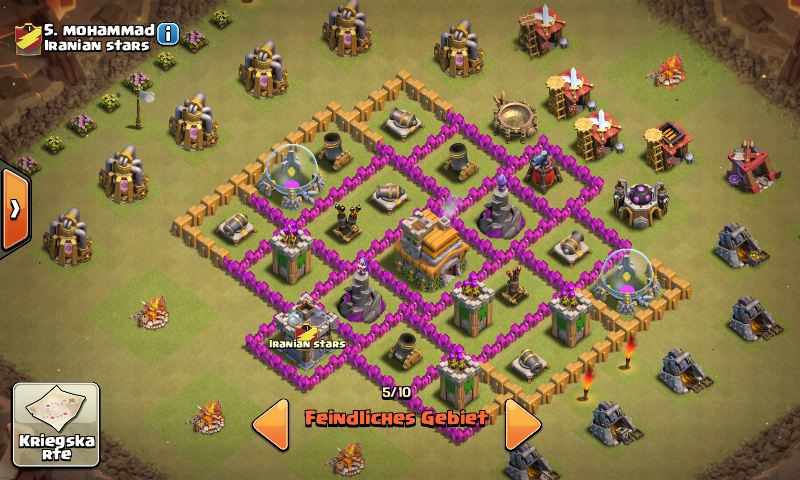The image size is (800, 480).
Task: Open S. Mohammad's player info
Action: pos(168,34)
